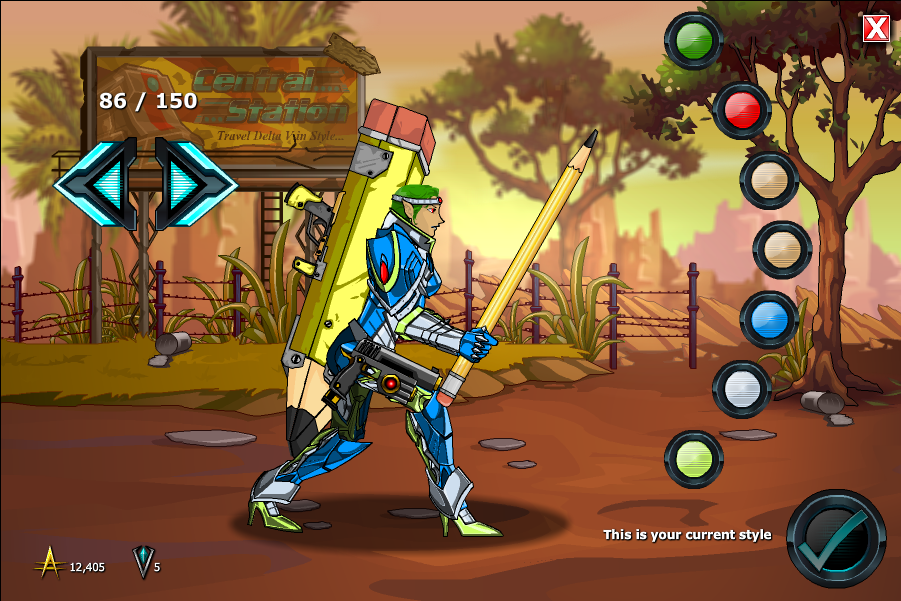Pick the blue color orb
Image resolution: width=901 pixels, height=601 pixels.
pyautogui.click(x=769, y=320)
